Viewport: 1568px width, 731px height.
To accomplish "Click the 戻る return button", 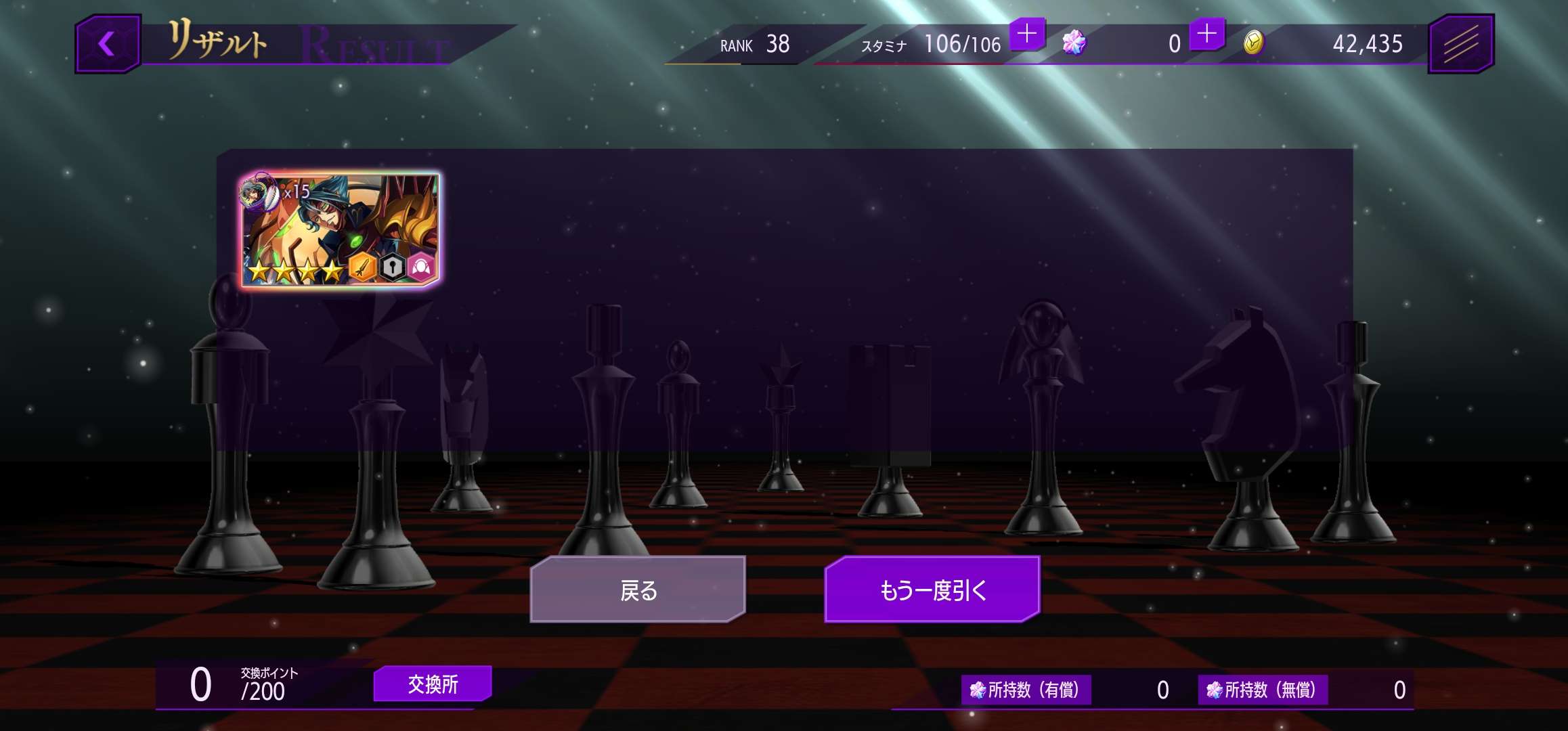I will click(638, 590).
